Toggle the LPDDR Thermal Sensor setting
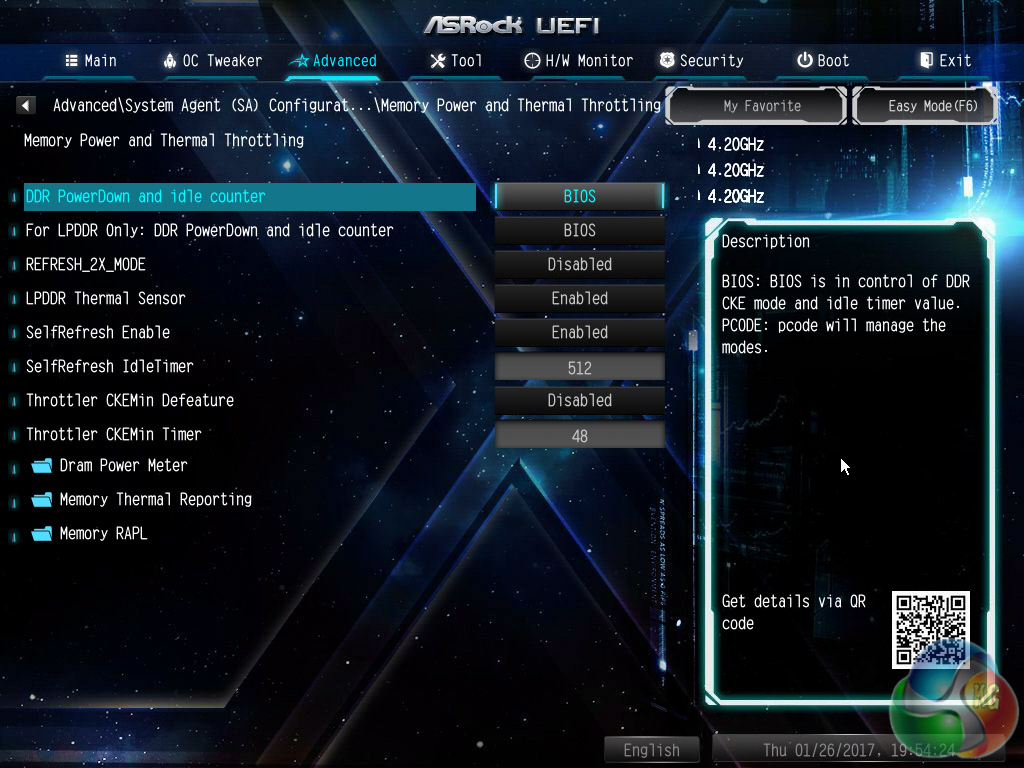This screenshot has height=768, width=1024. [580, 298]
